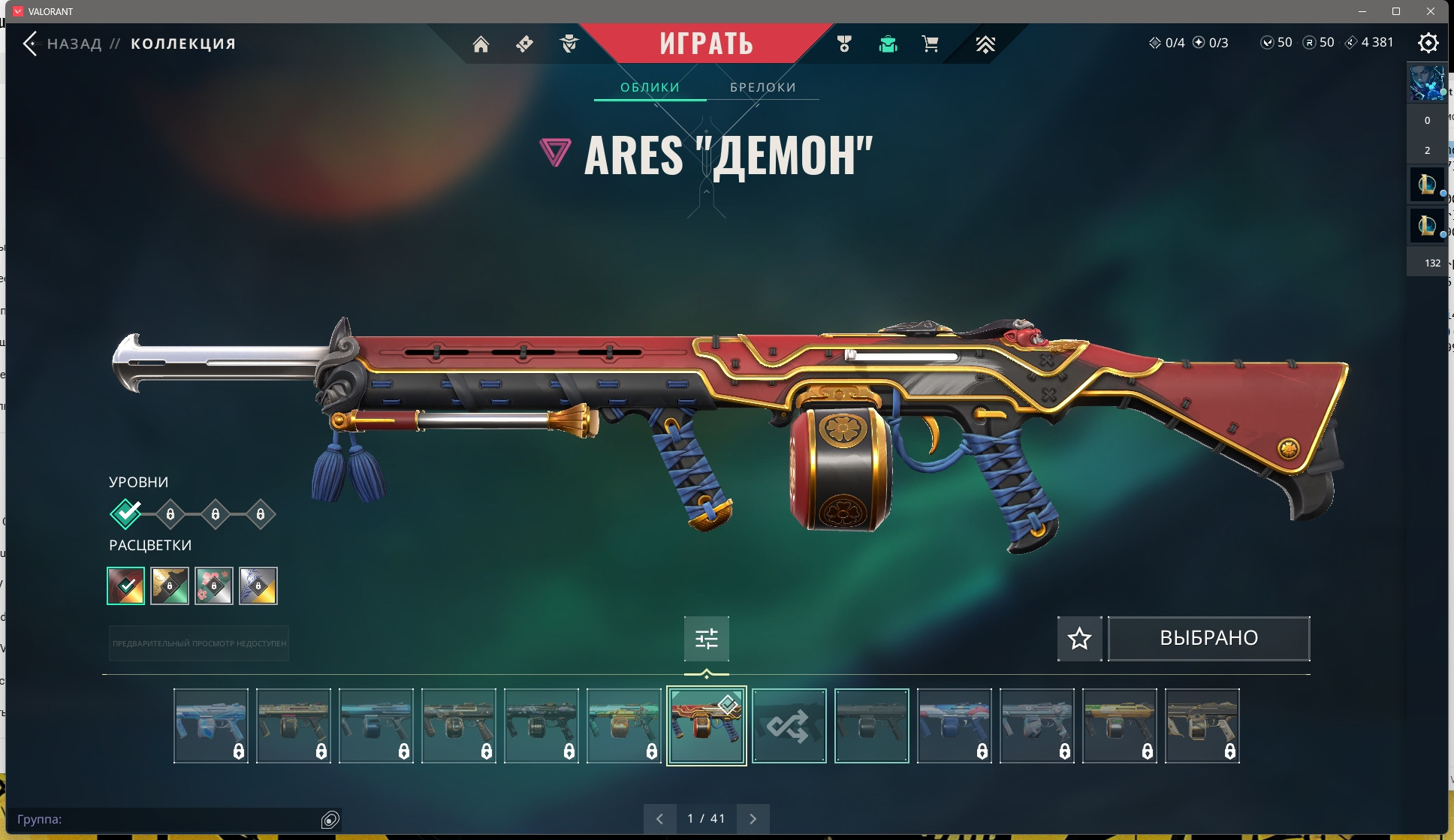Open the filter sliders button
Screen dimensions: 1454x840
click(x=706, y=638)
